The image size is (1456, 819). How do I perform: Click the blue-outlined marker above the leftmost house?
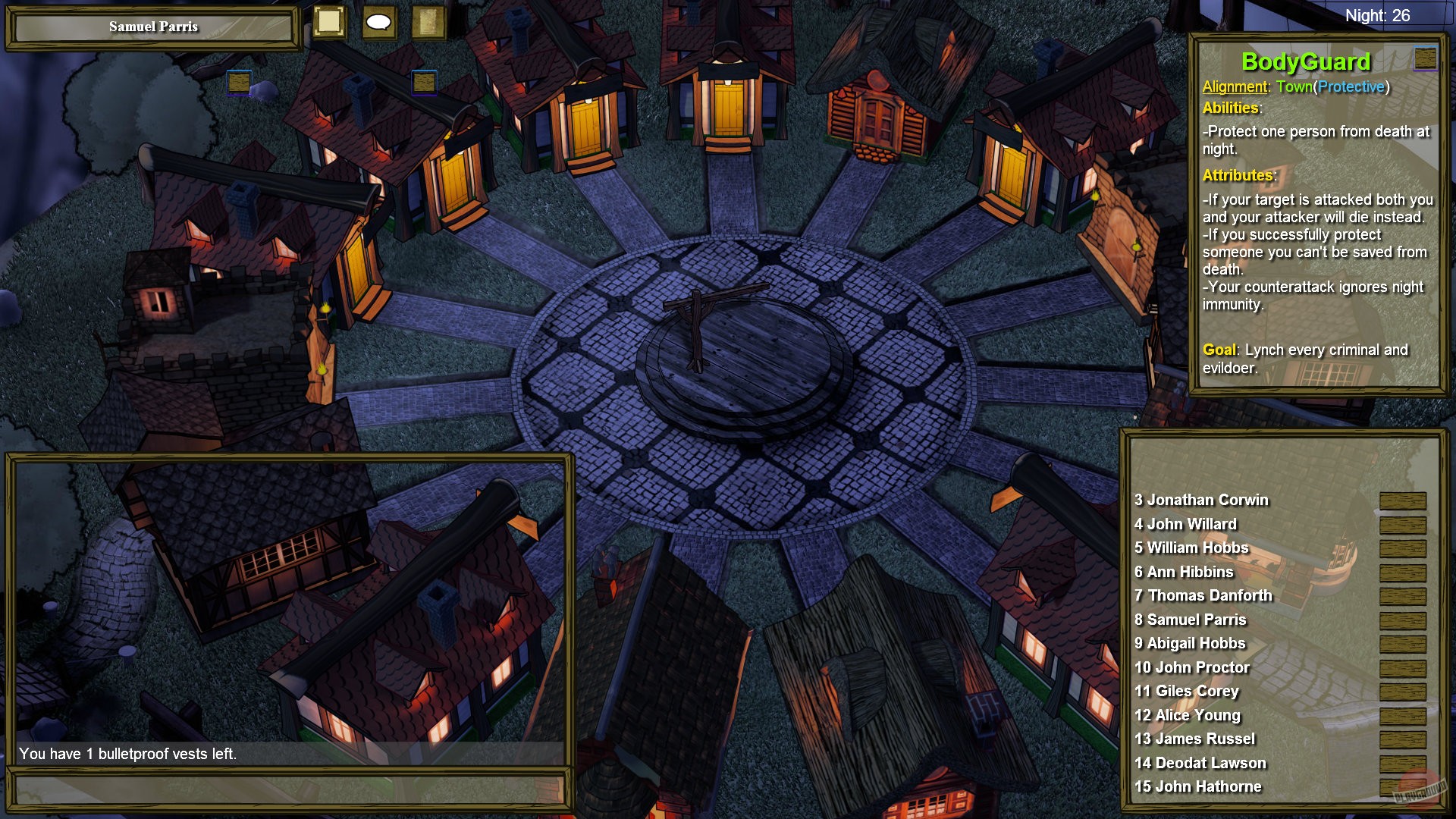(239, 81)
